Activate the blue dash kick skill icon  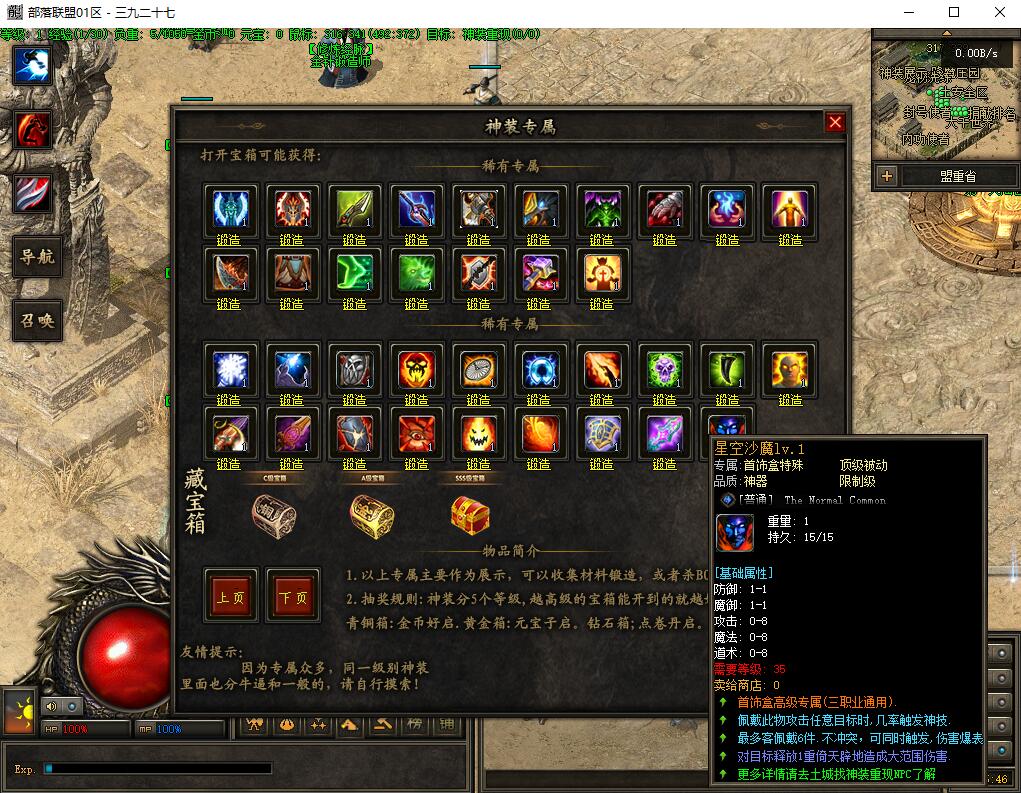tap(32, 66)
